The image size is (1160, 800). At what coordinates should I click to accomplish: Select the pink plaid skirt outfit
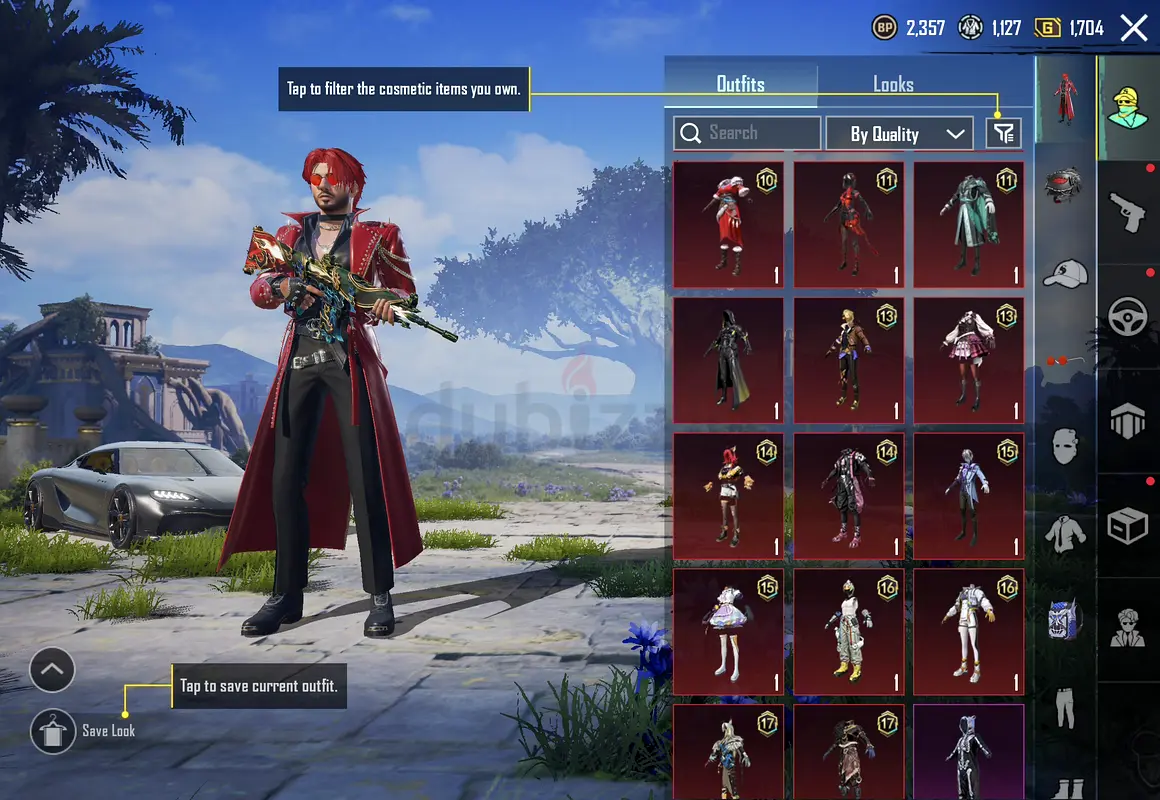(968, 360)
